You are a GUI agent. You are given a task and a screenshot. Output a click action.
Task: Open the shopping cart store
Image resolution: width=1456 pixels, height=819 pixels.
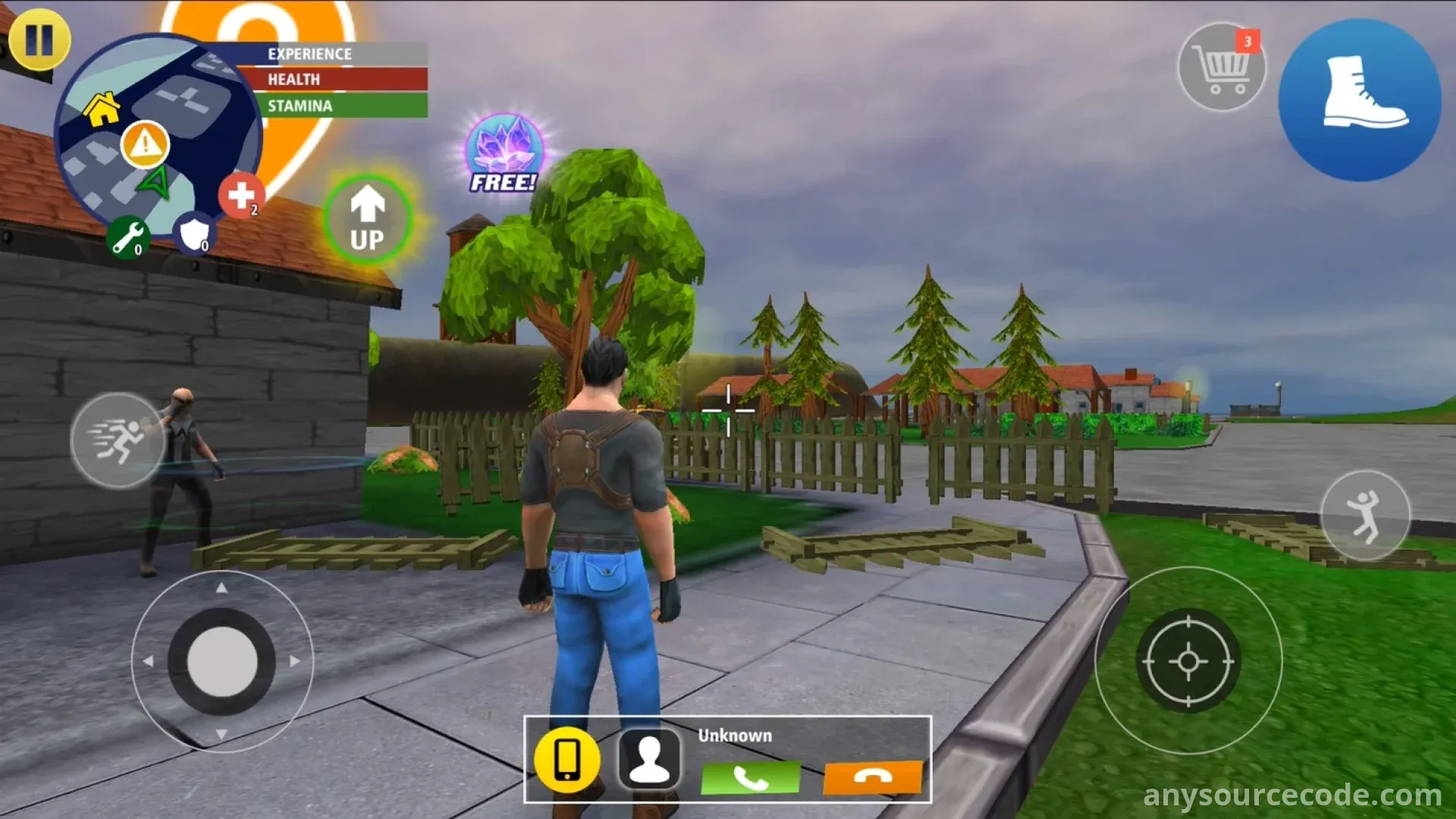tap(1221, 67)
